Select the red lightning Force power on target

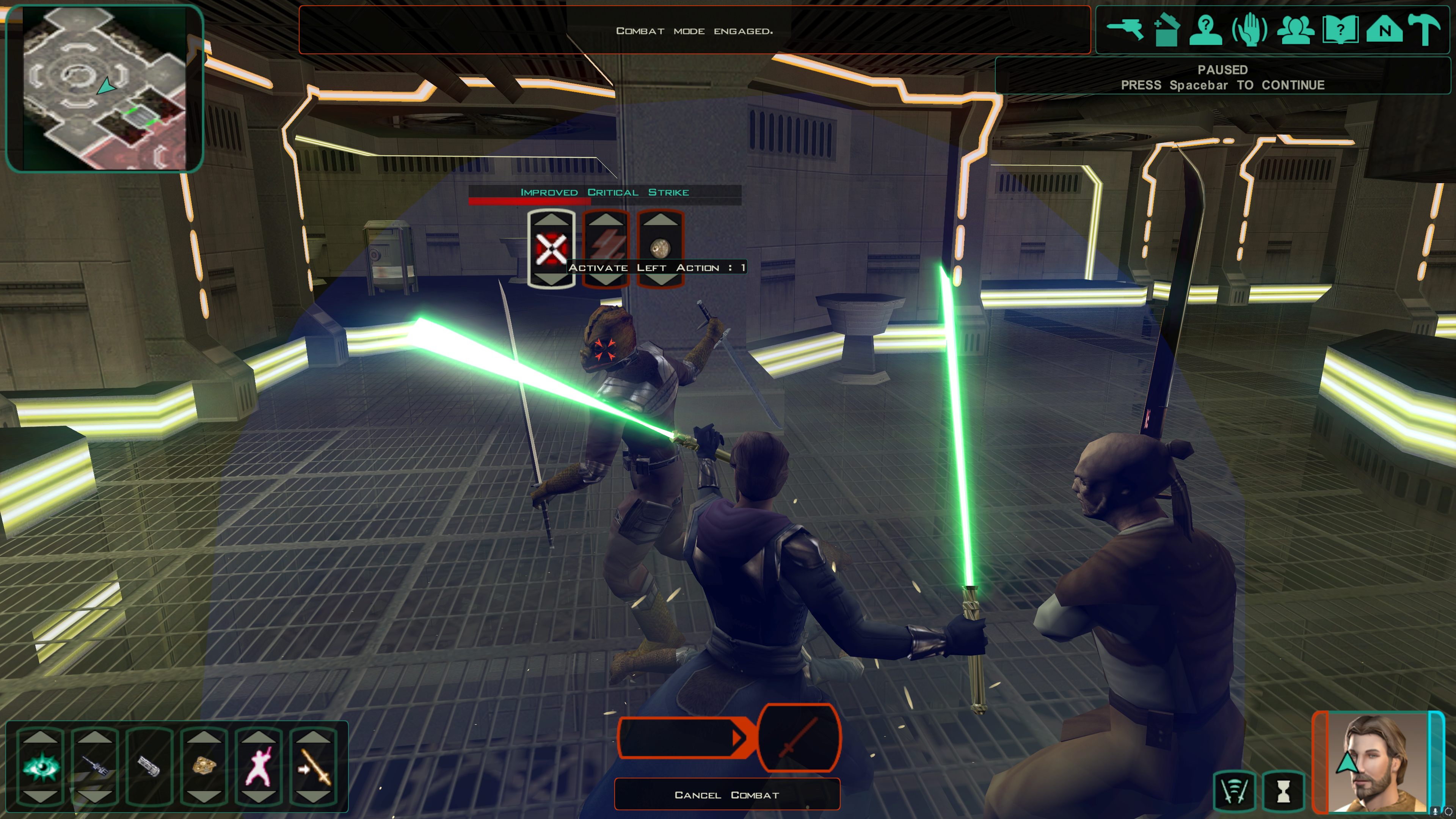click(606, 248)
